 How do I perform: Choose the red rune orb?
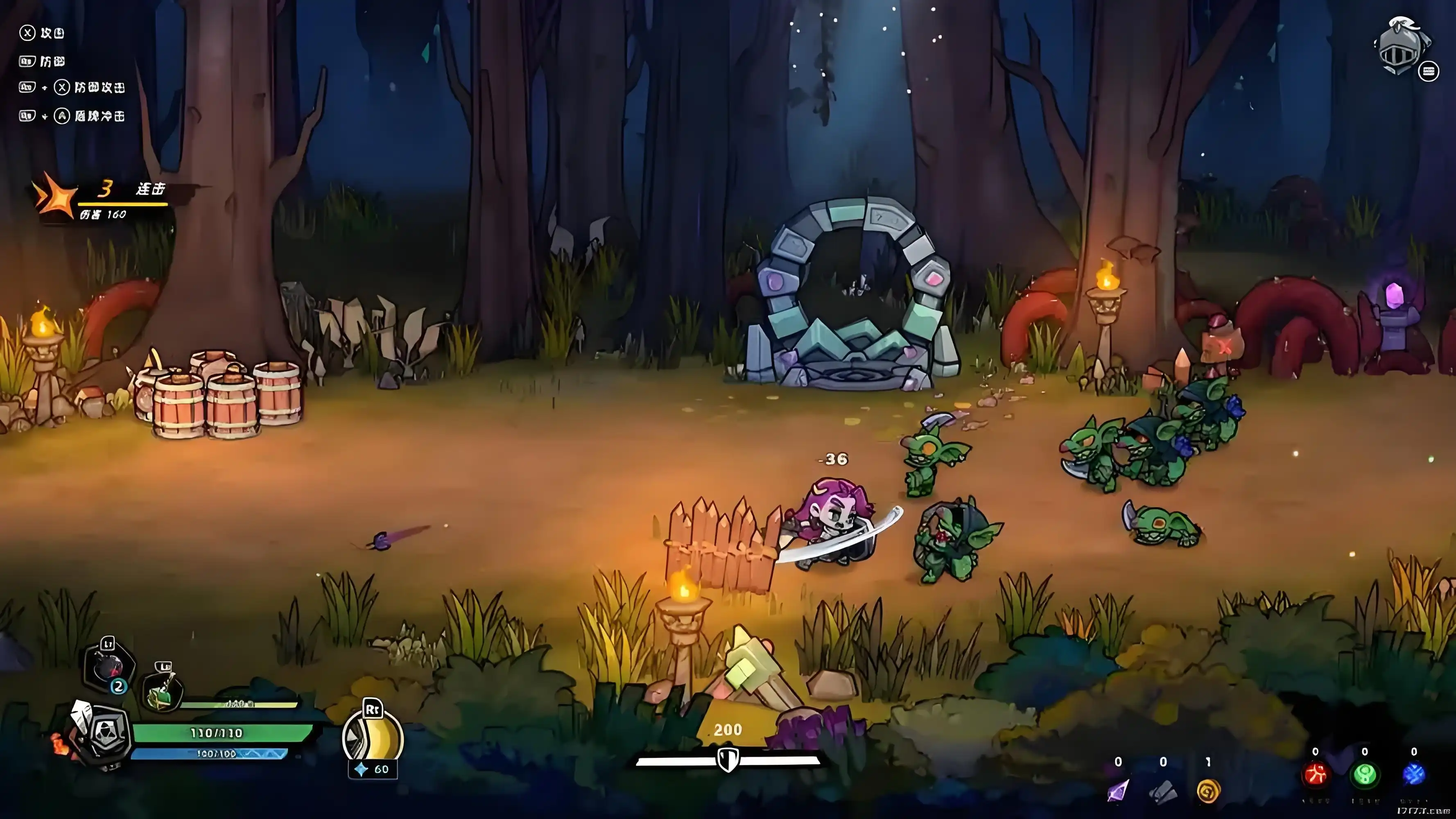[1315, 775]
